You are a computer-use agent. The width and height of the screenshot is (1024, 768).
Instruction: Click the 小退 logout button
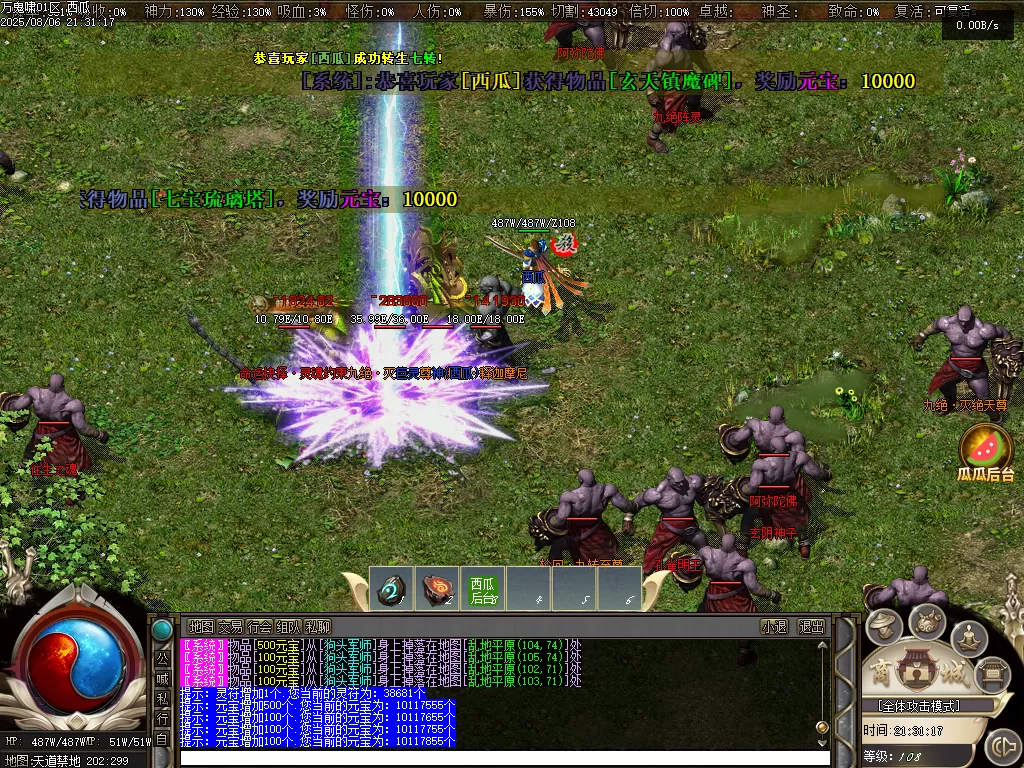pyautogui.click(x=774, y=626)
